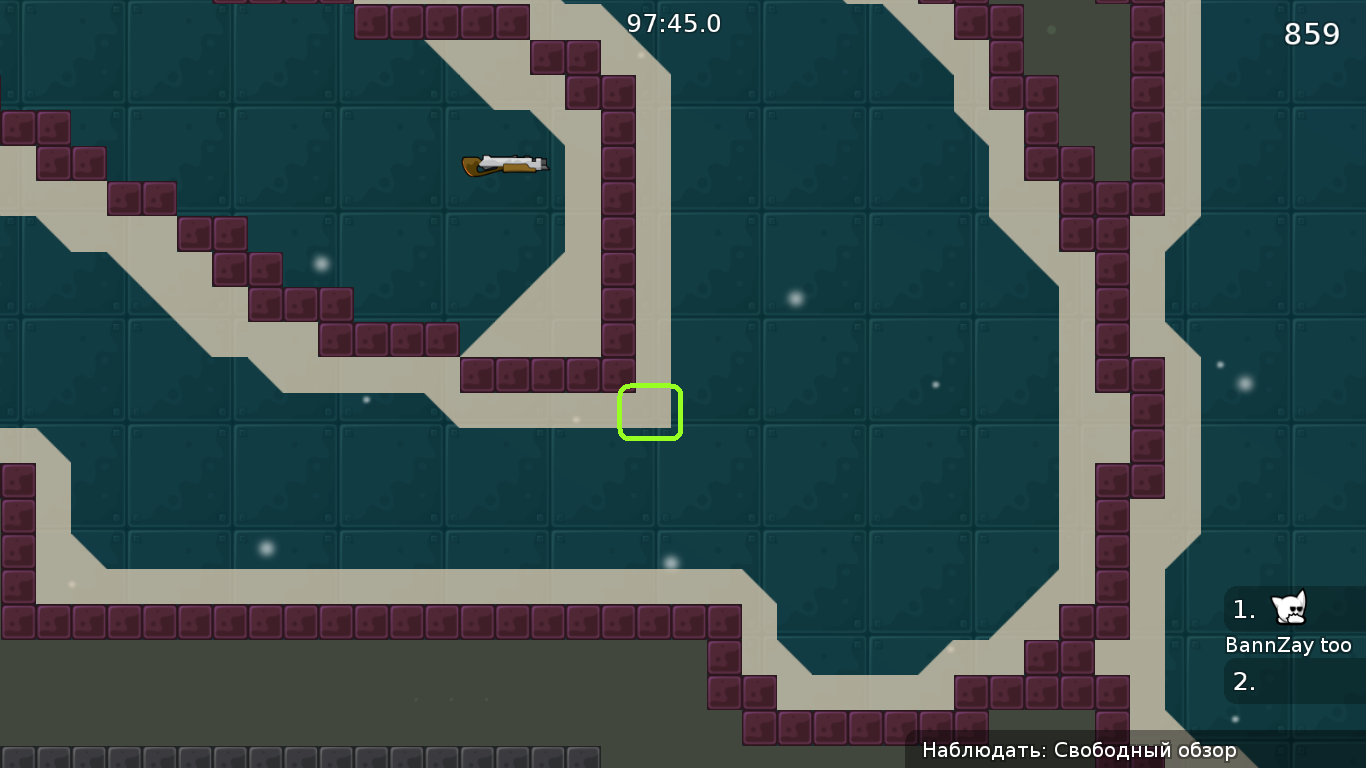1366x768 pixels.
Task: Select the player name BannZay too
Action: tap(1291, 645)
